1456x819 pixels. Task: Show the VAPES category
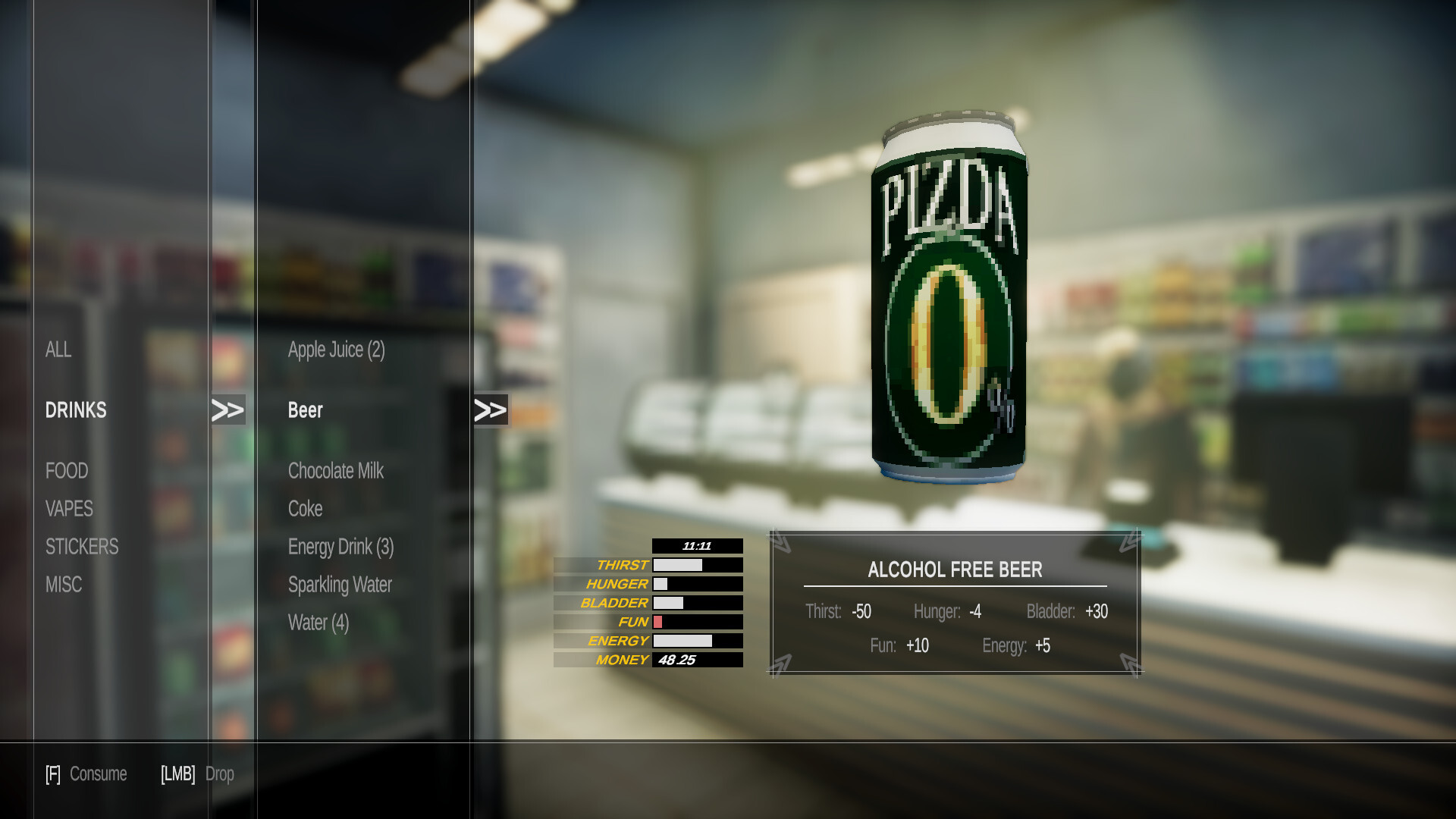(69, 509)
